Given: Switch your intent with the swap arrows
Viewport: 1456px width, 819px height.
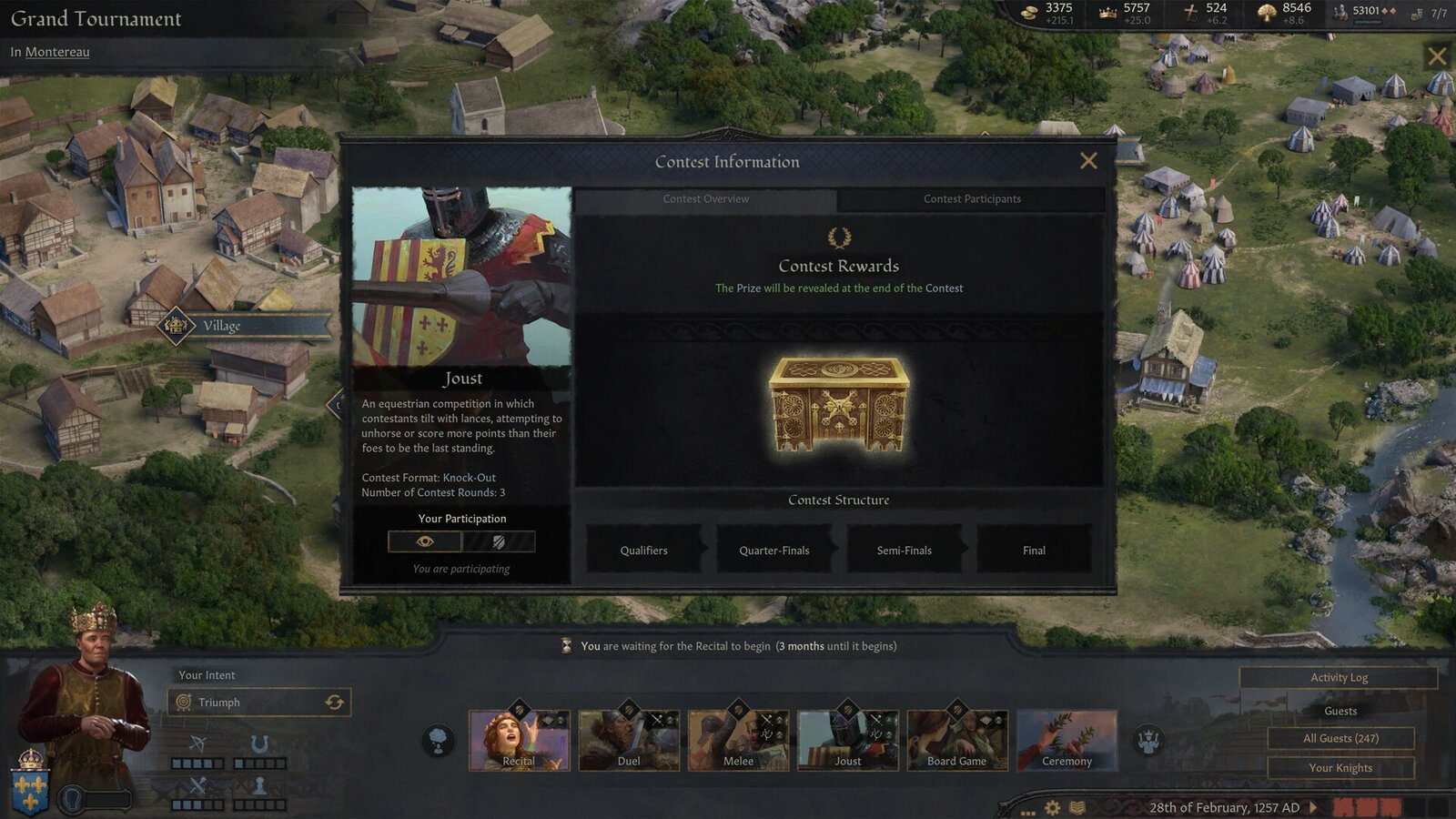Looking at the screenshot, I should [x=335, y=702].
